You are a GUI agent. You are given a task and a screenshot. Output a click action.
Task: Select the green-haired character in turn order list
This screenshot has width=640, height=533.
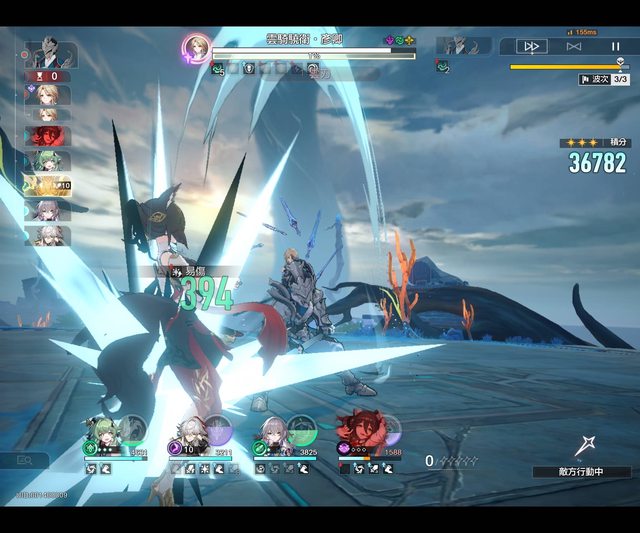tap(46, 160)
